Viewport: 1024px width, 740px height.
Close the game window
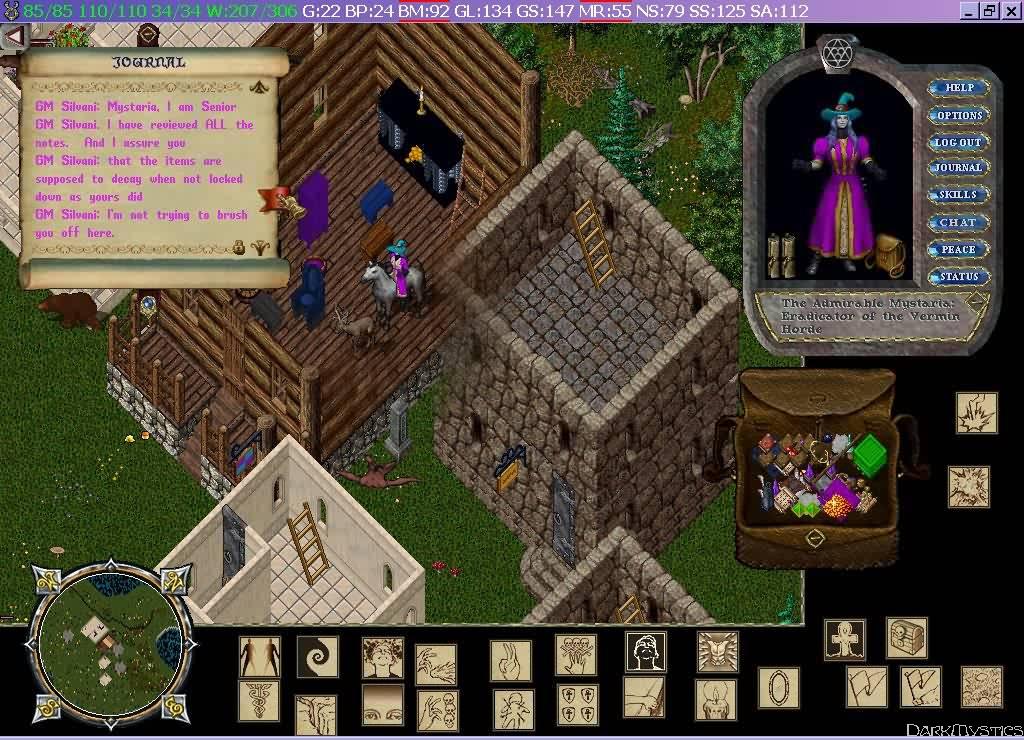[x=1009, y=10]
